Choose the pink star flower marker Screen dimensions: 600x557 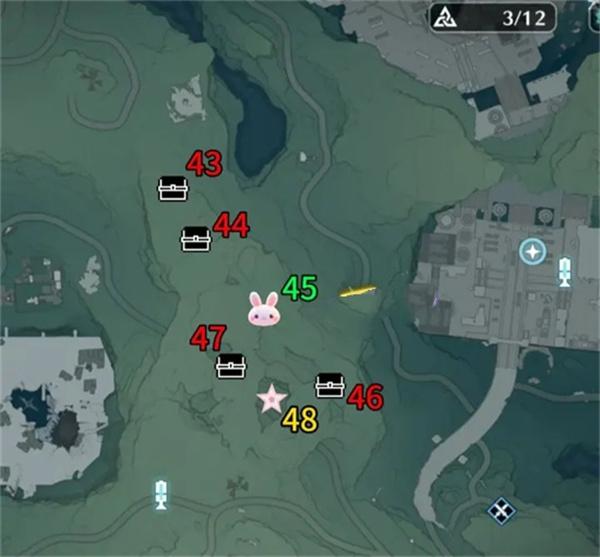(x=271, y=400)
